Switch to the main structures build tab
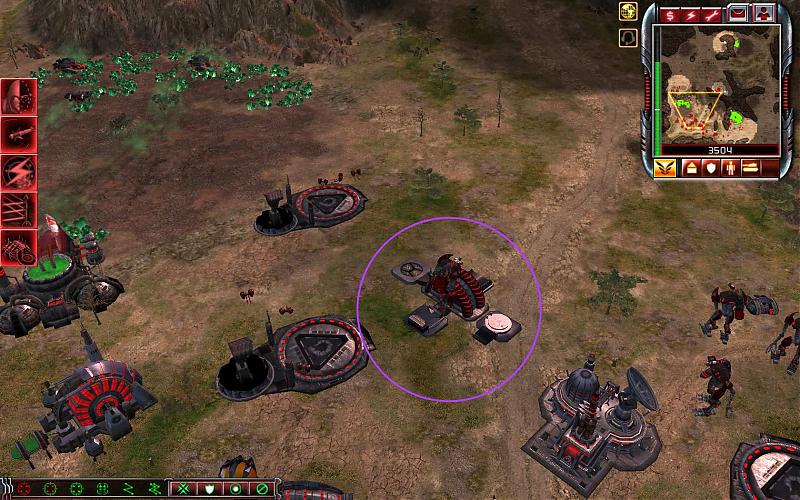Screen dimensions: 800x500 691,168
